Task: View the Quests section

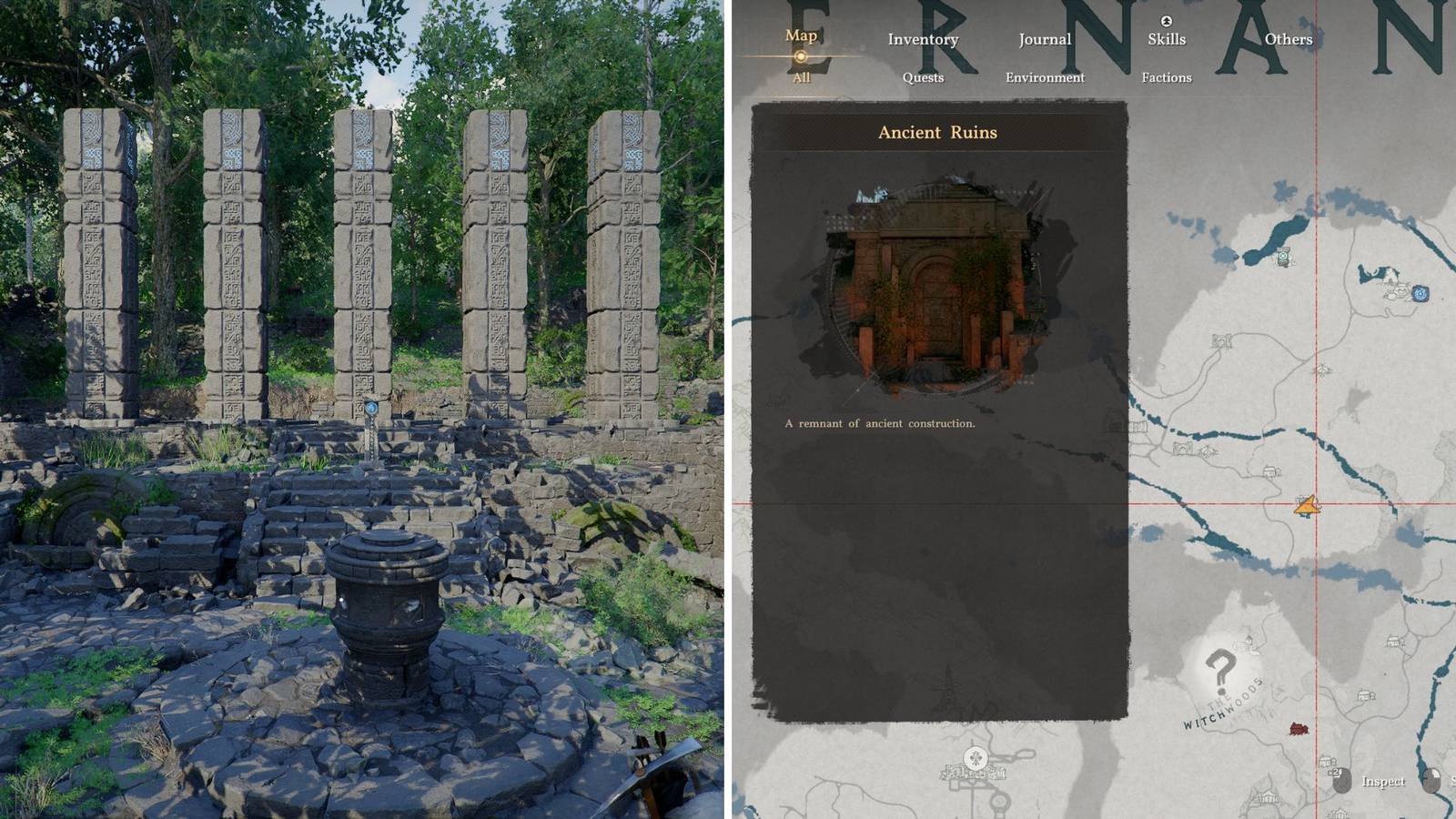Action: click(924, 77)
